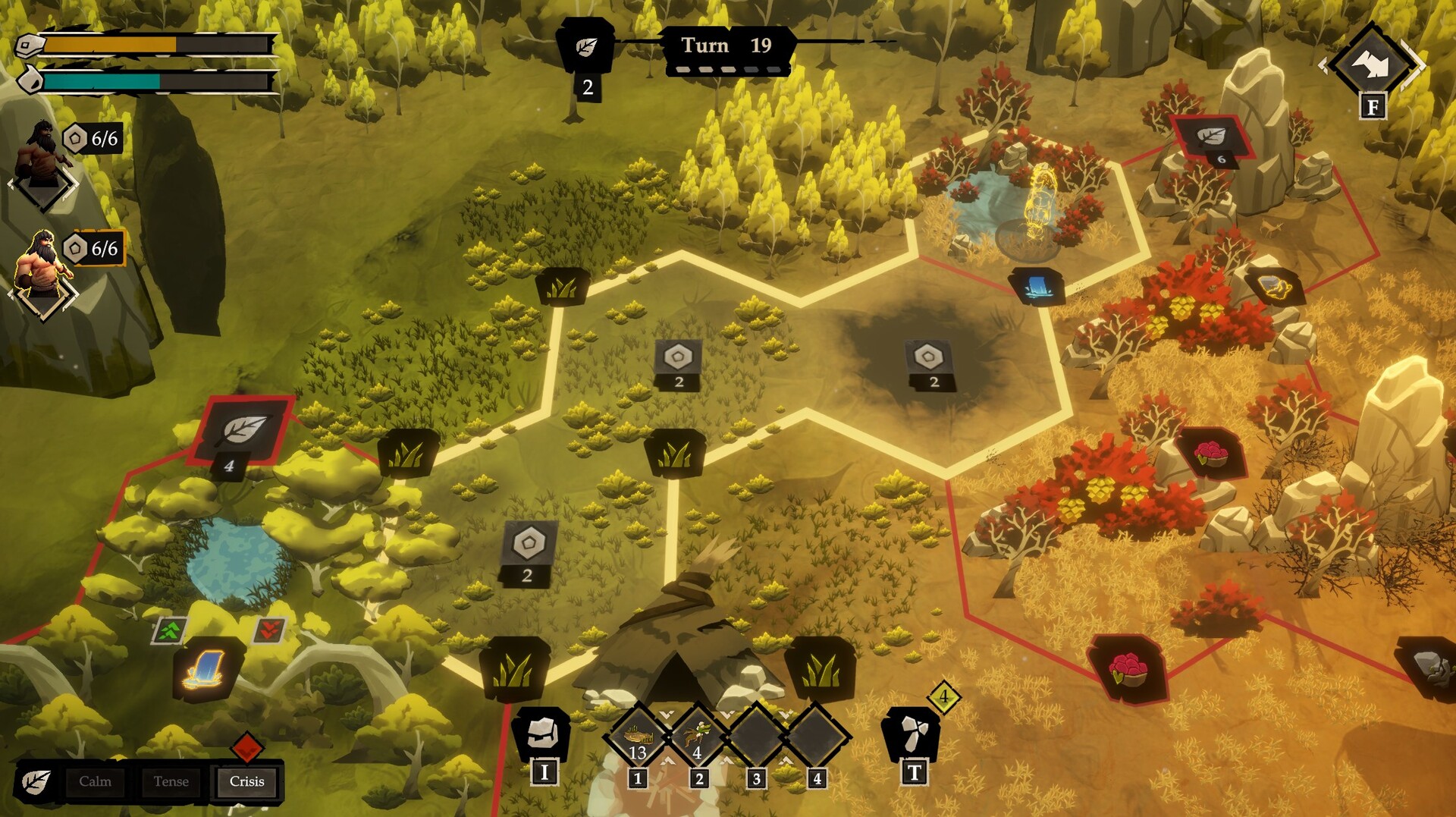End the turn with the arrow button

click(1372, 65)
